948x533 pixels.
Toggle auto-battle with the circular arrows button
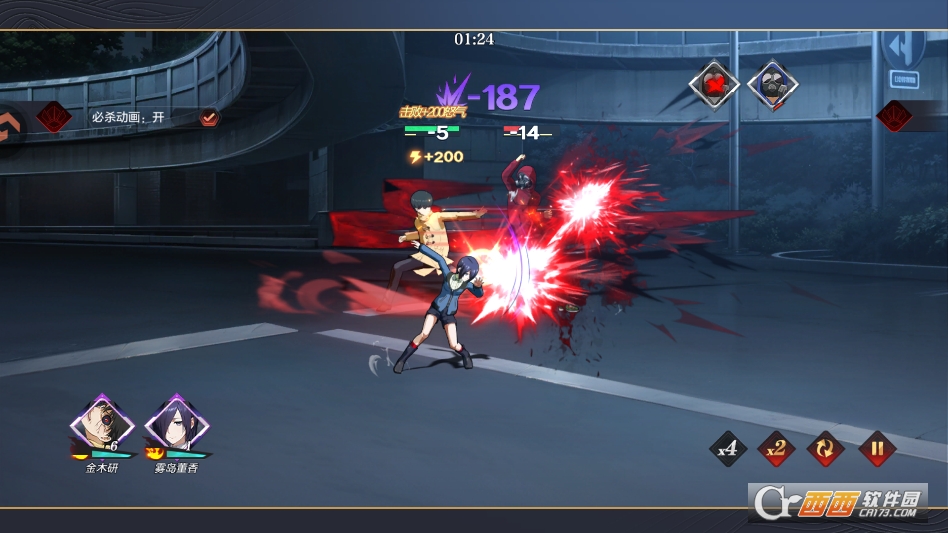pyautogui.click(x=826, y=449)
